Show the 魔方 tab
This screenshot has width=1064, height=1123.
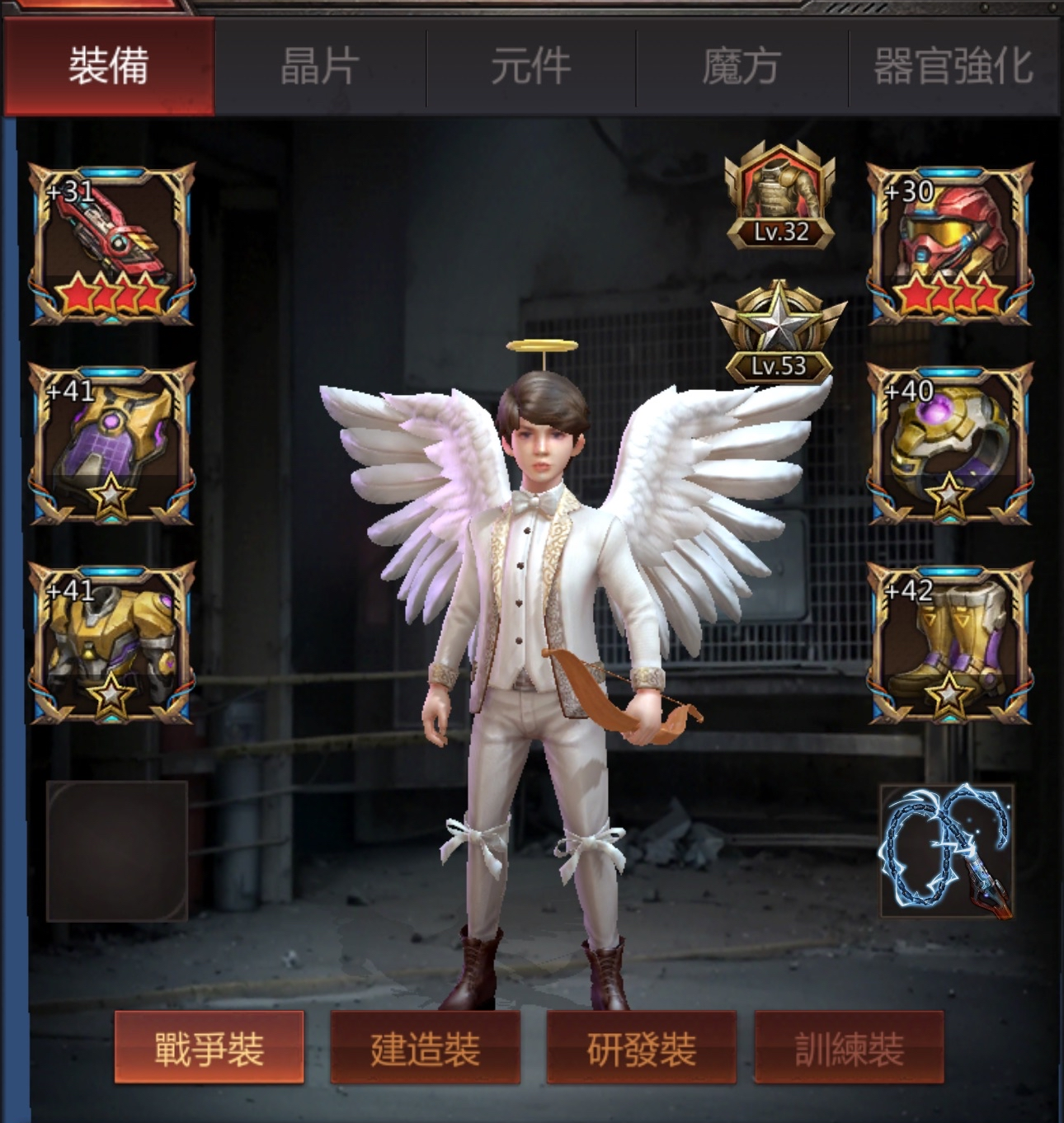click(742, 66)
